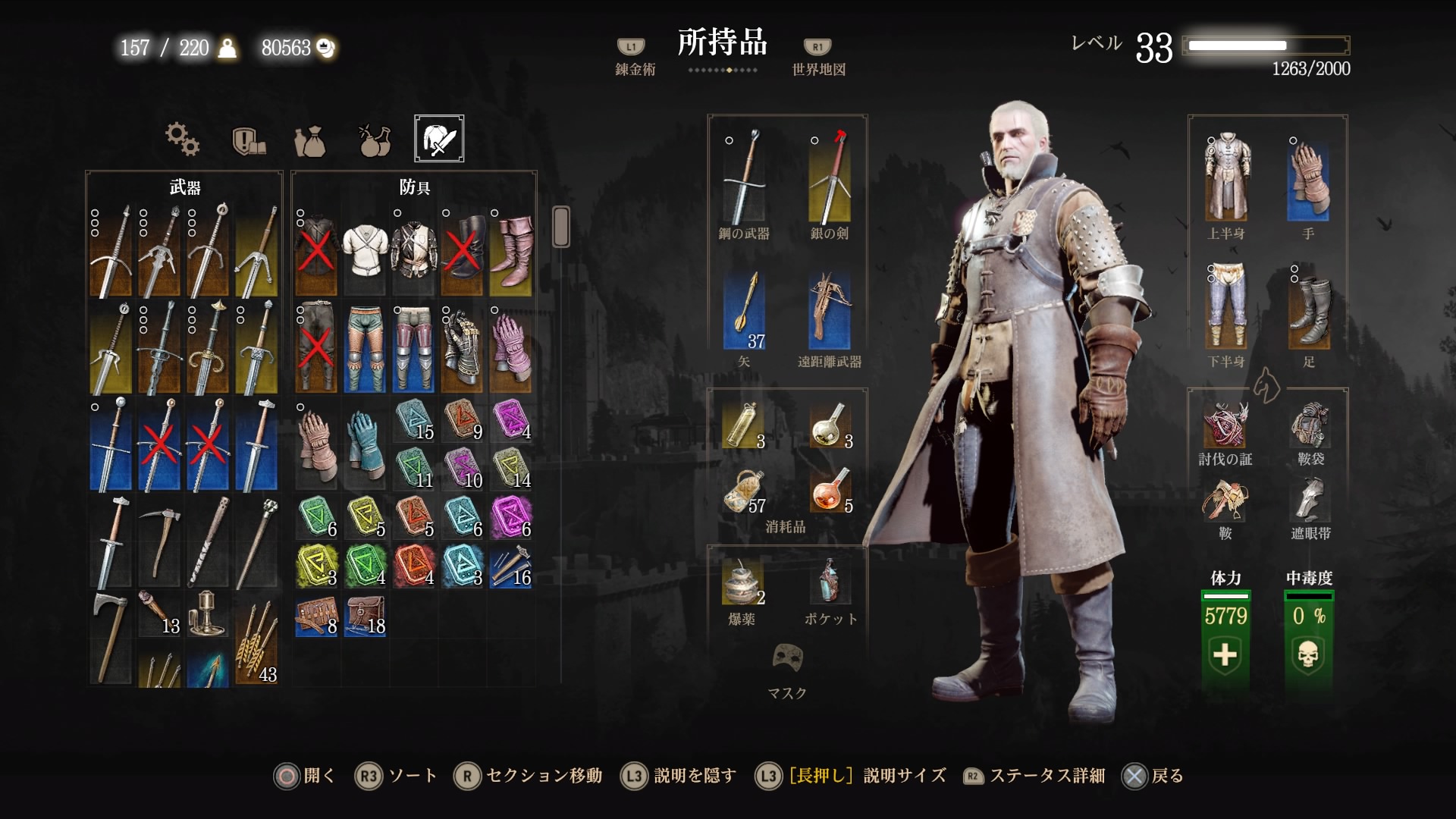Select the equipped steel weapon slot
Viewport: 1456px width, 819px height.
744,178
